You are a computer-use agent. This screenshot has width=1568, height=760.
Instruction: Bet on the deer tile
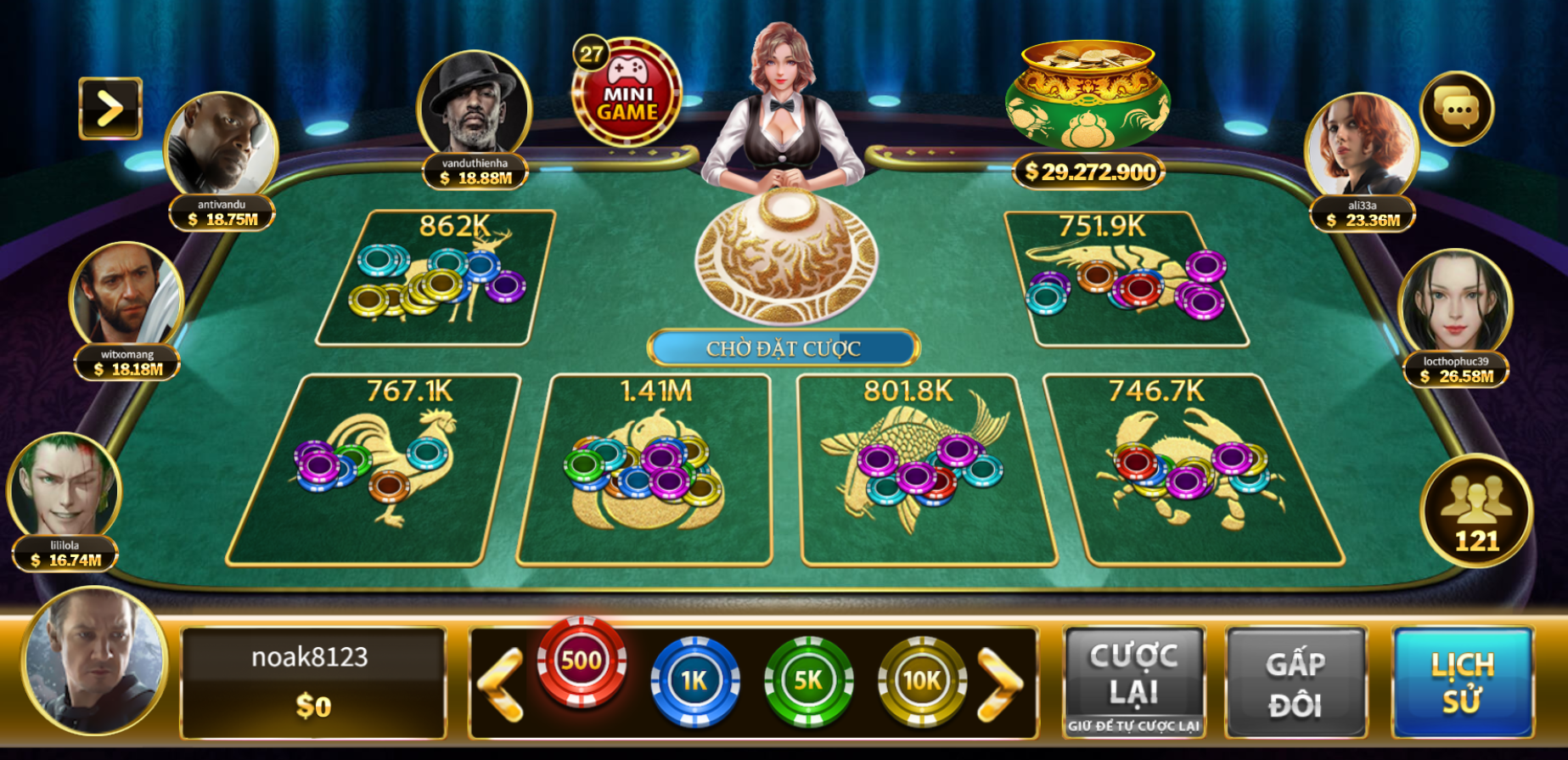(436, 279)
